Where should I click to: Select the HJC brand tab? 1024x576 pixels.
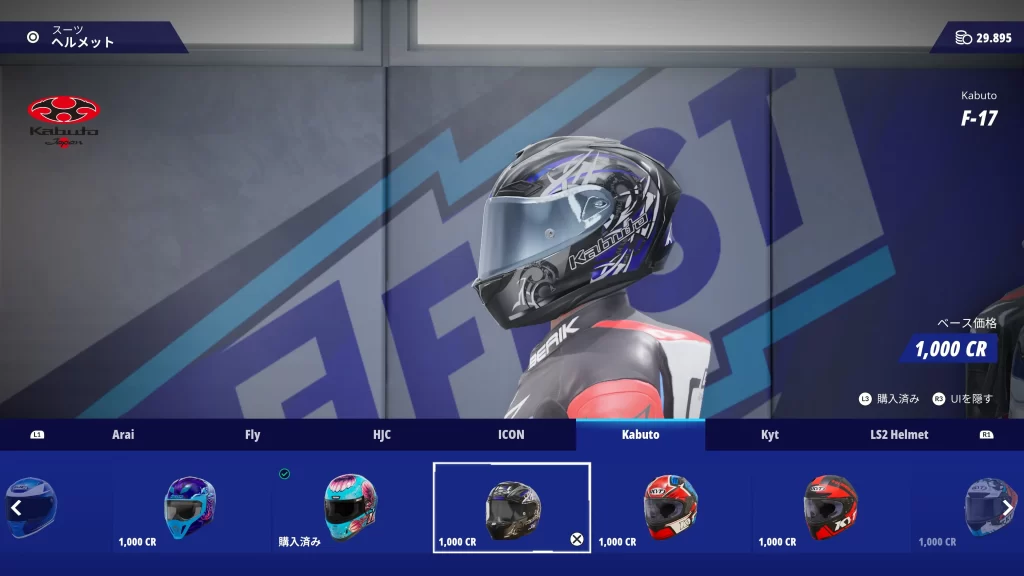pyautogui.click(x=381, y=435)
